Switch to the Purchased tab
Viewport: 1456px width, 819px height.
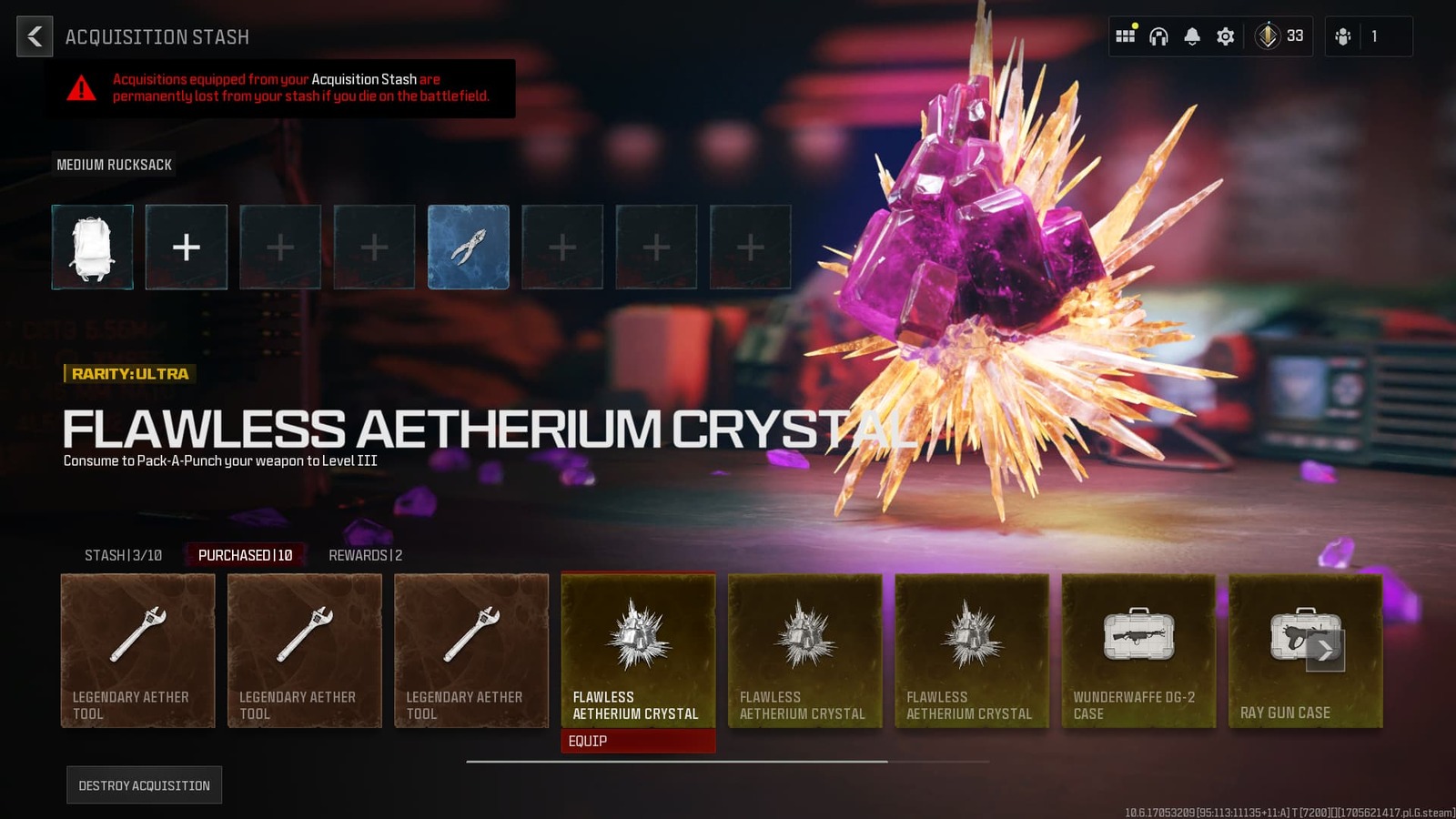pyautogui.click(x=245, y=555)
